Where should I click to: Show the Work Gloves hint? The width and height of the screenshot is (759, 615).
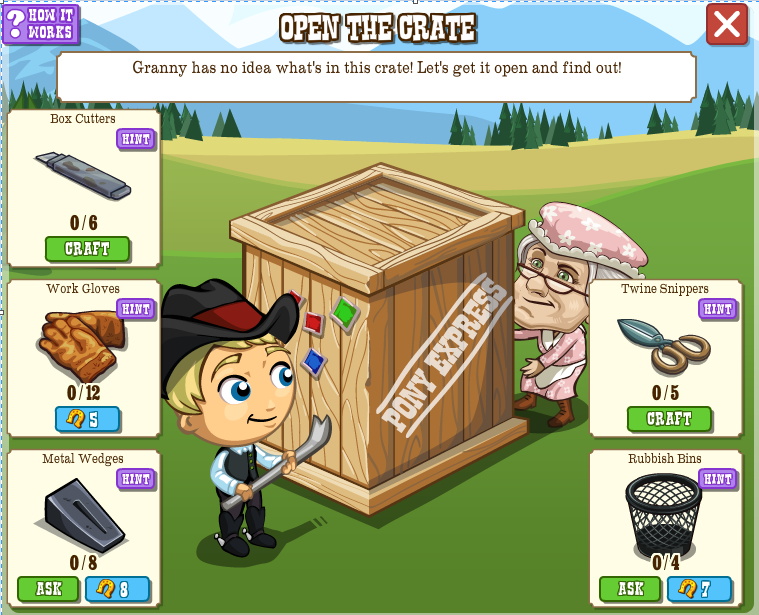[x=135, y=308]
